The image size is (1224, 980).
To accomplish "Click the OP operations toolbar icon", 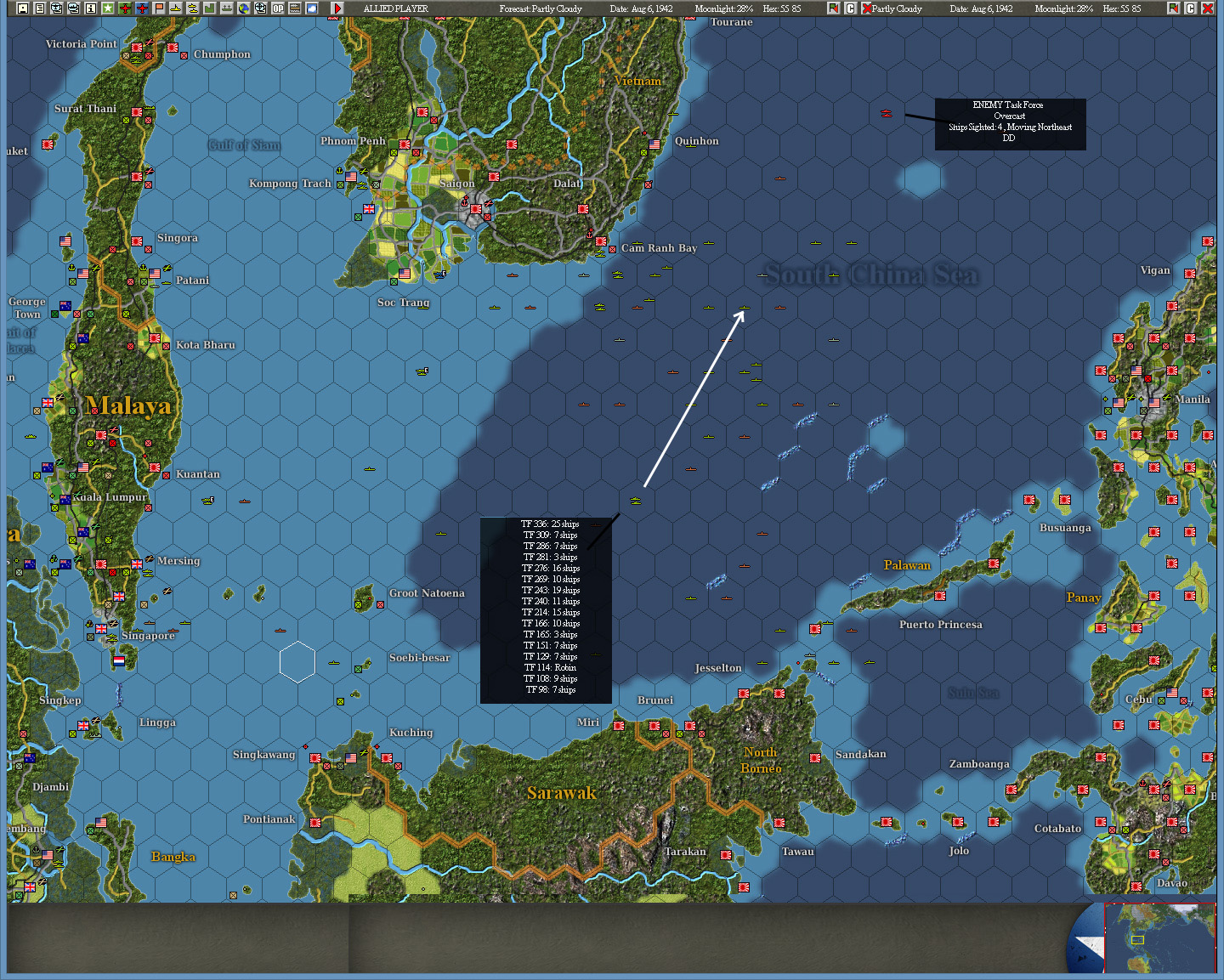I will pos(278,8).
